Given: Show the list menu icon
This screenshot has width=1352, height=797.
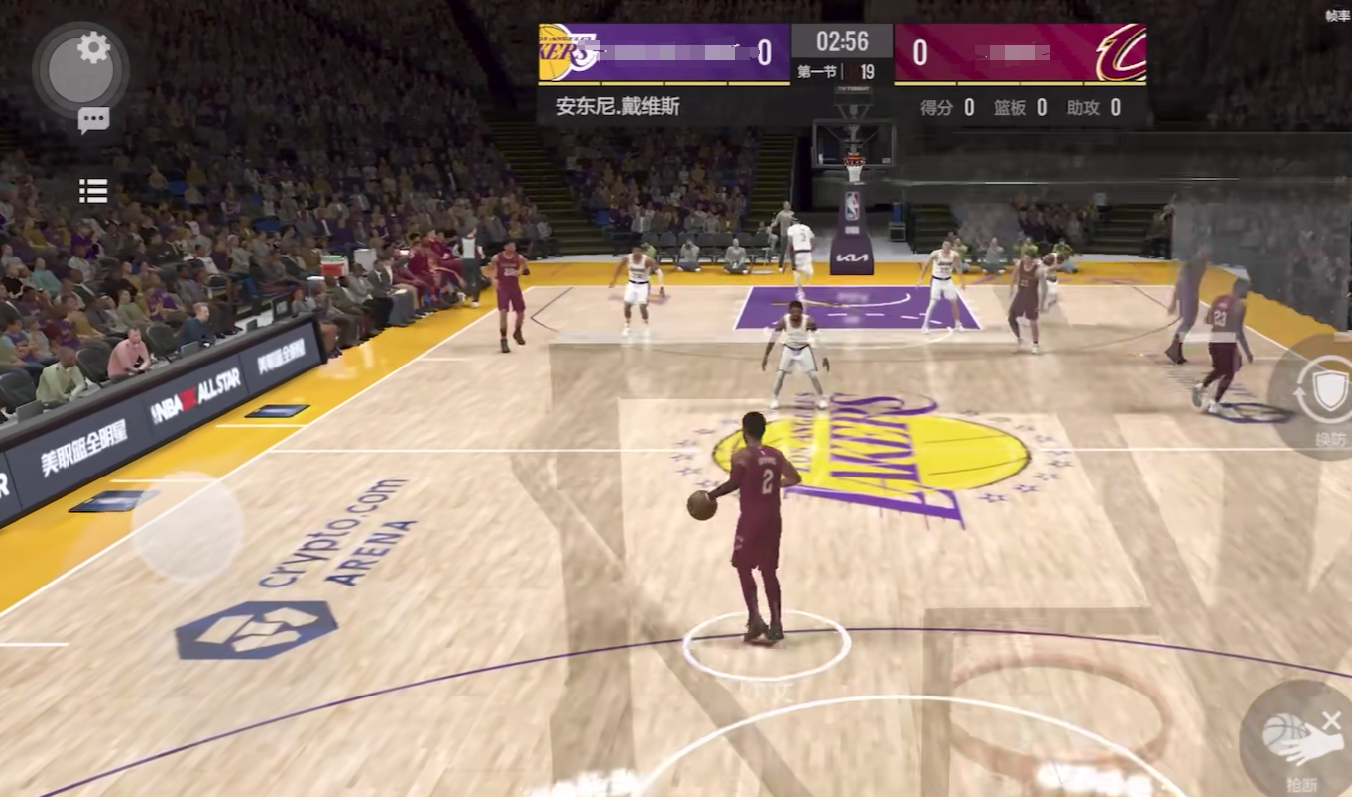Looking at the screenshot, I should 93,191.
